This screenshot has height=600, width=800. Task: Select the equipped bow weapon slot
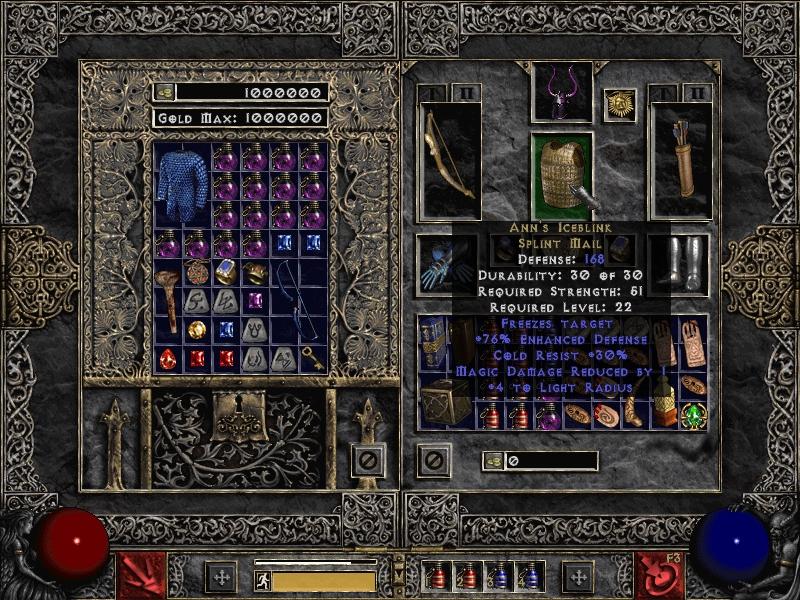(449, 160)
